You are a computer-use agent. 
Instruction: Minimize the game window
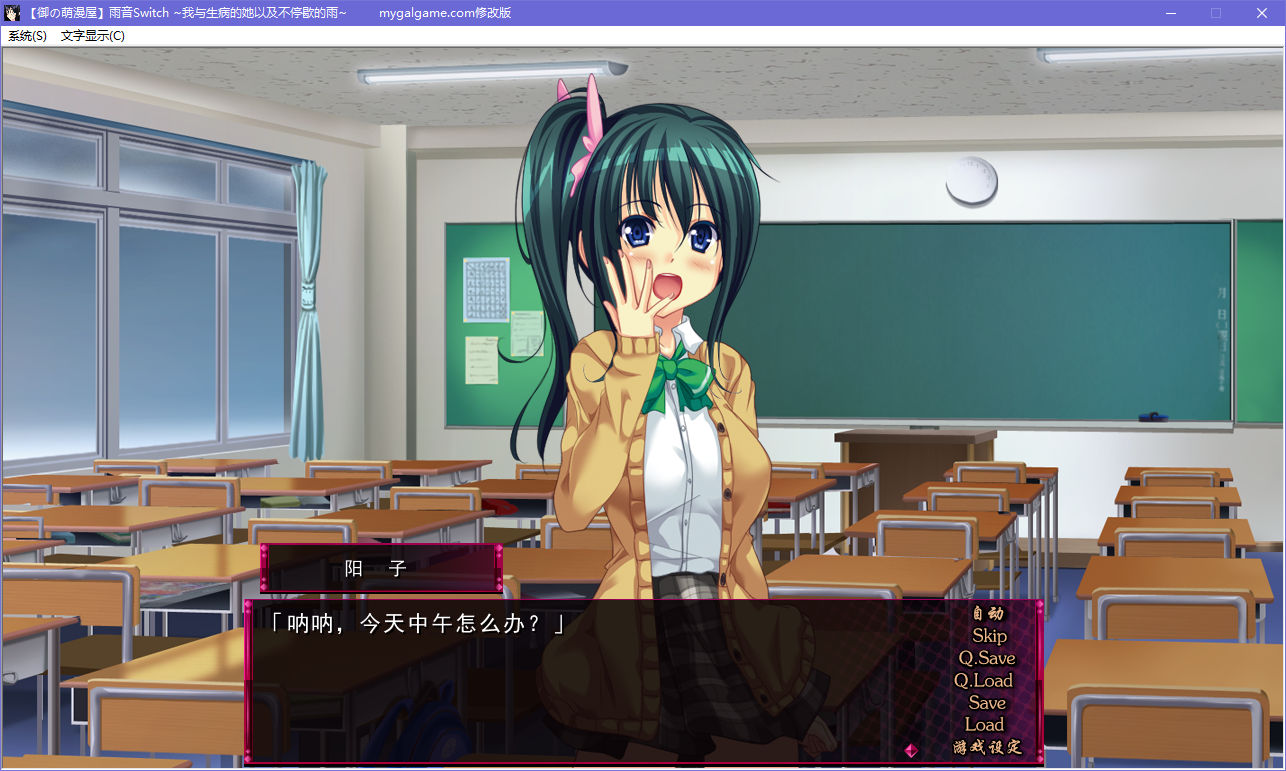tap(1170, 13)
